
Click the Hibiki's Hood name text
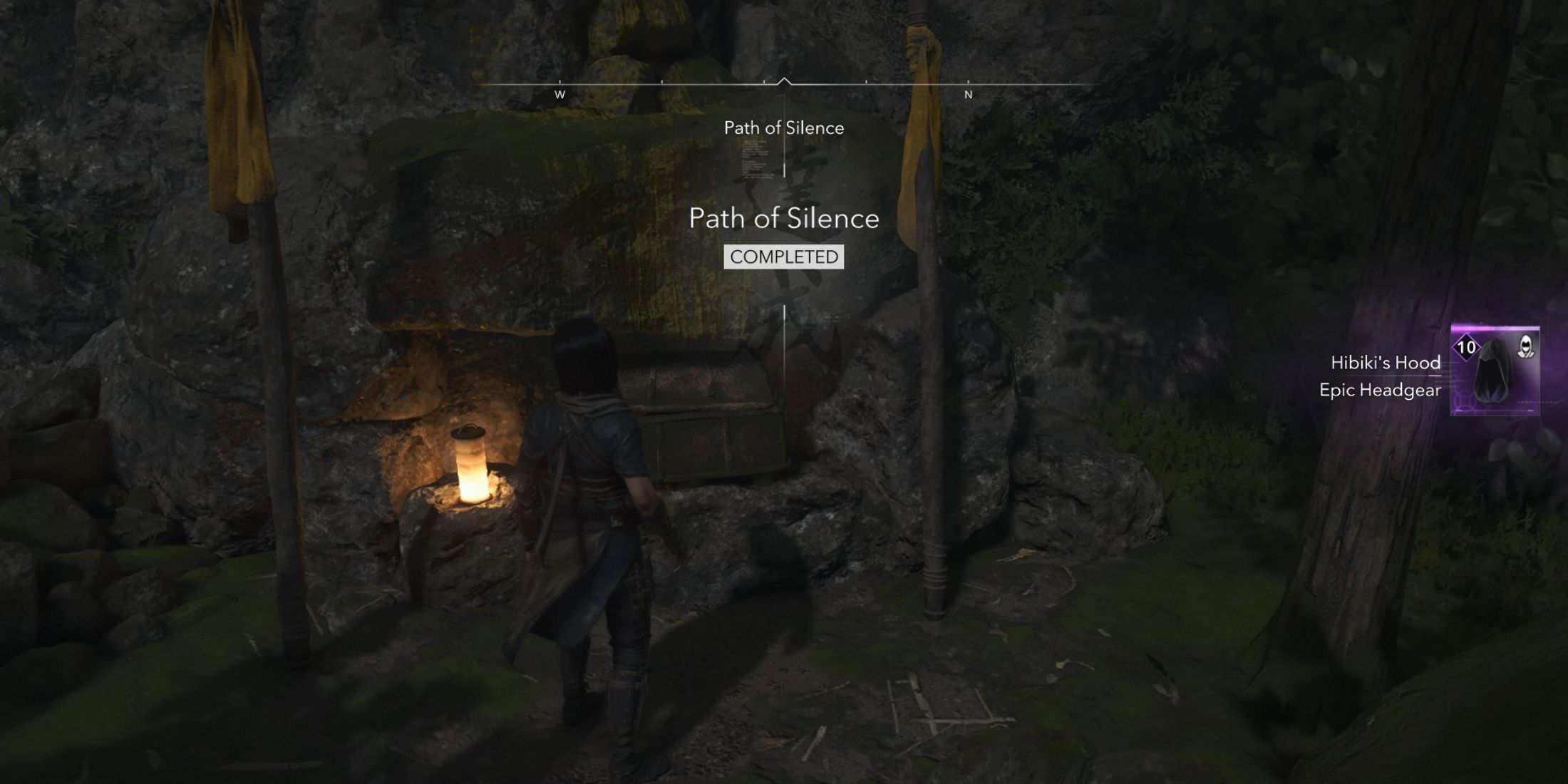(1386, 363)
